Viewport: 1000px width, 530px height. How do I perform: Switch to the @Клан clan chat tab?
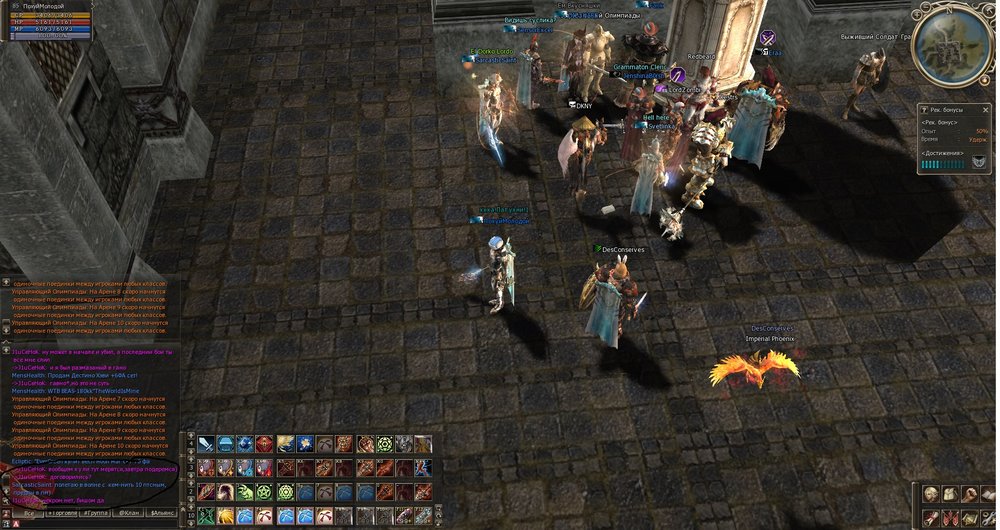129,513
